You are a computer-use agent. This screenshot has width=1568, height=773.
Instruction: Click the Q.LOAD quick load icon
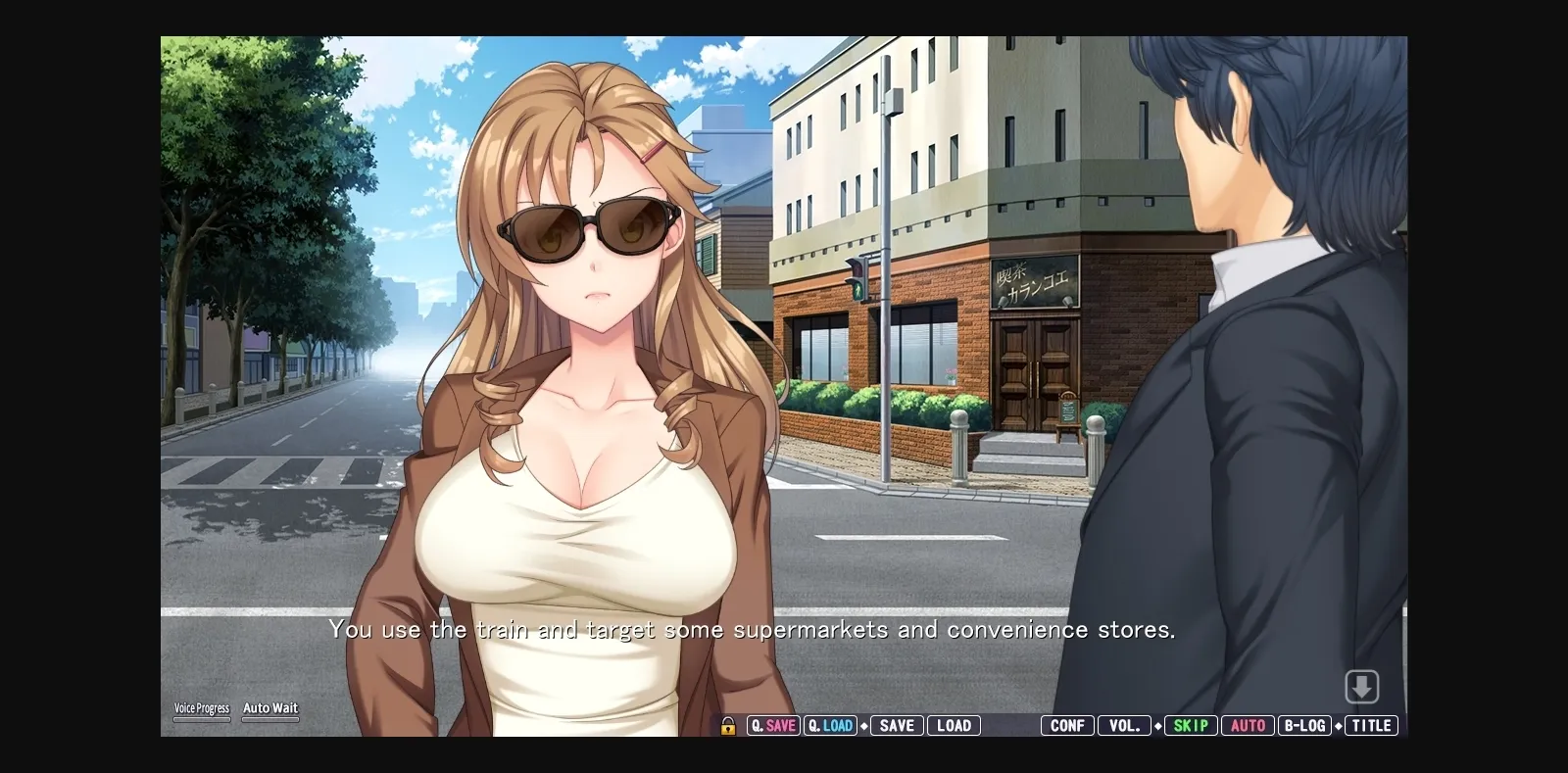(x=830, y=726)
